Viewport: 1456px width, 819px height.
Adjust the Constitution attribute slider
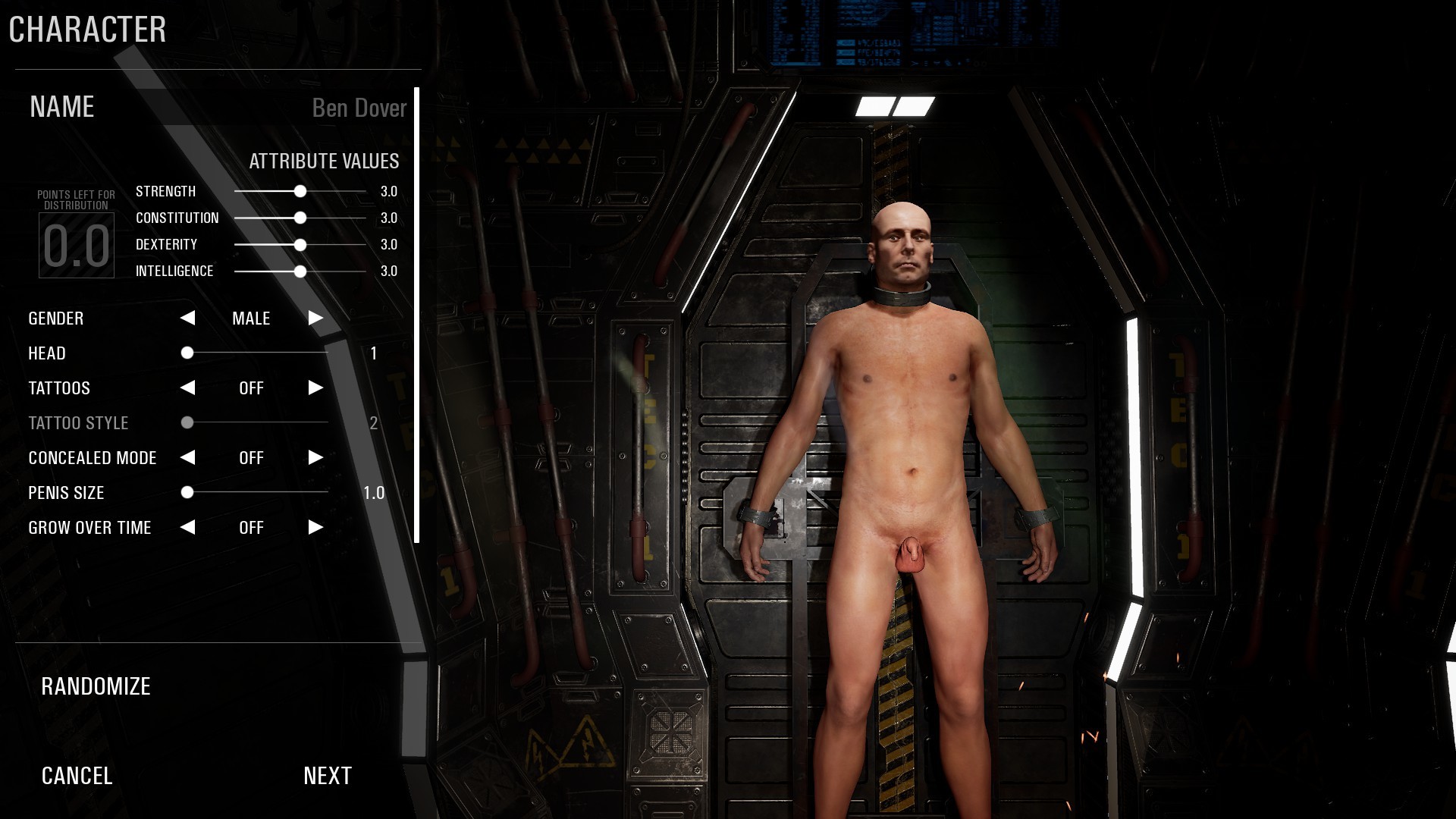pyautogui.click(x=300, y=218)
